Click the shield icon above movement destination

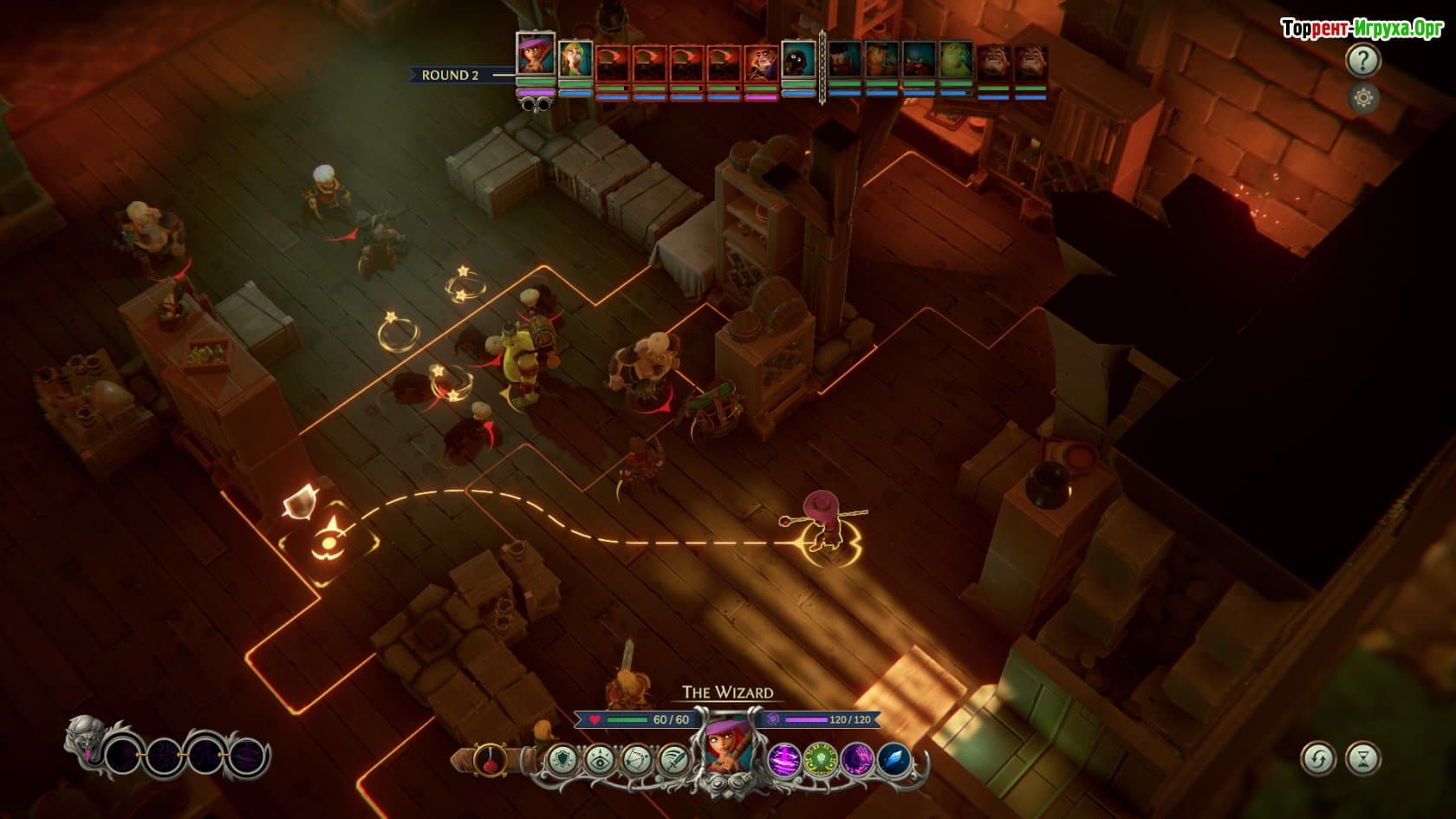pyautogui.click(x=298, y=502)
